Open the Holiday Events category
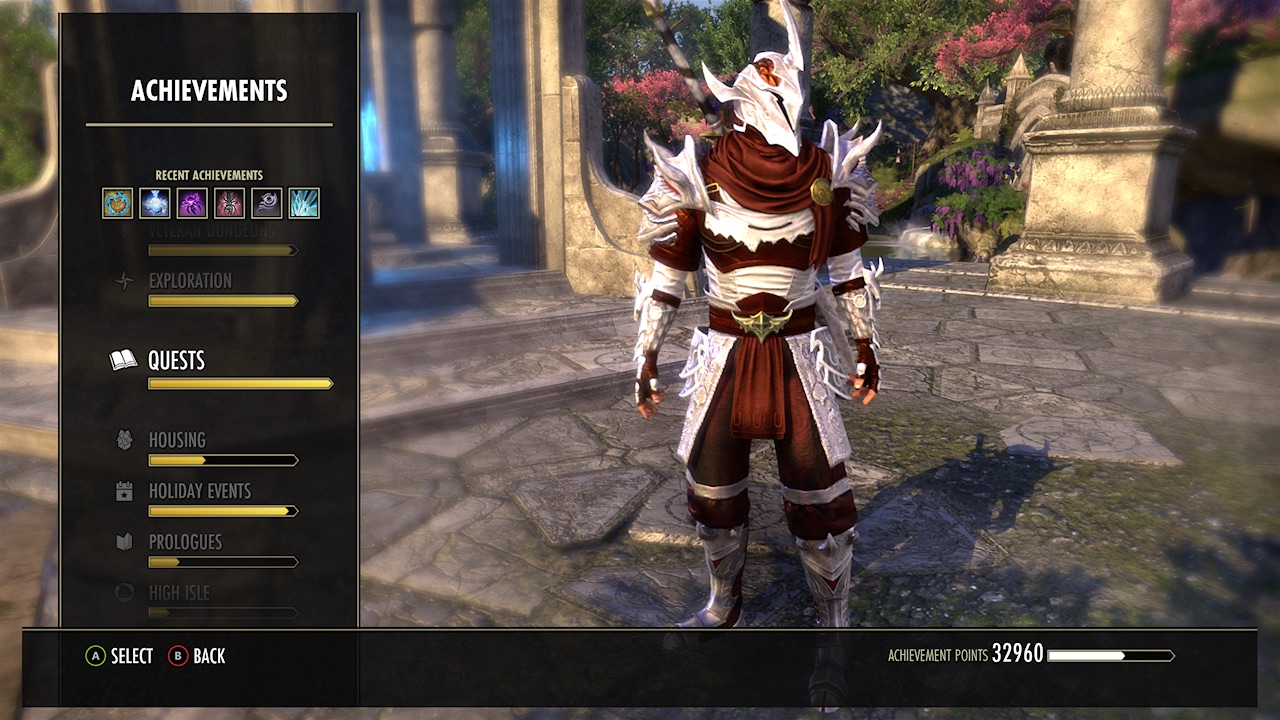 pyautogui.click(x=200, y=492)
